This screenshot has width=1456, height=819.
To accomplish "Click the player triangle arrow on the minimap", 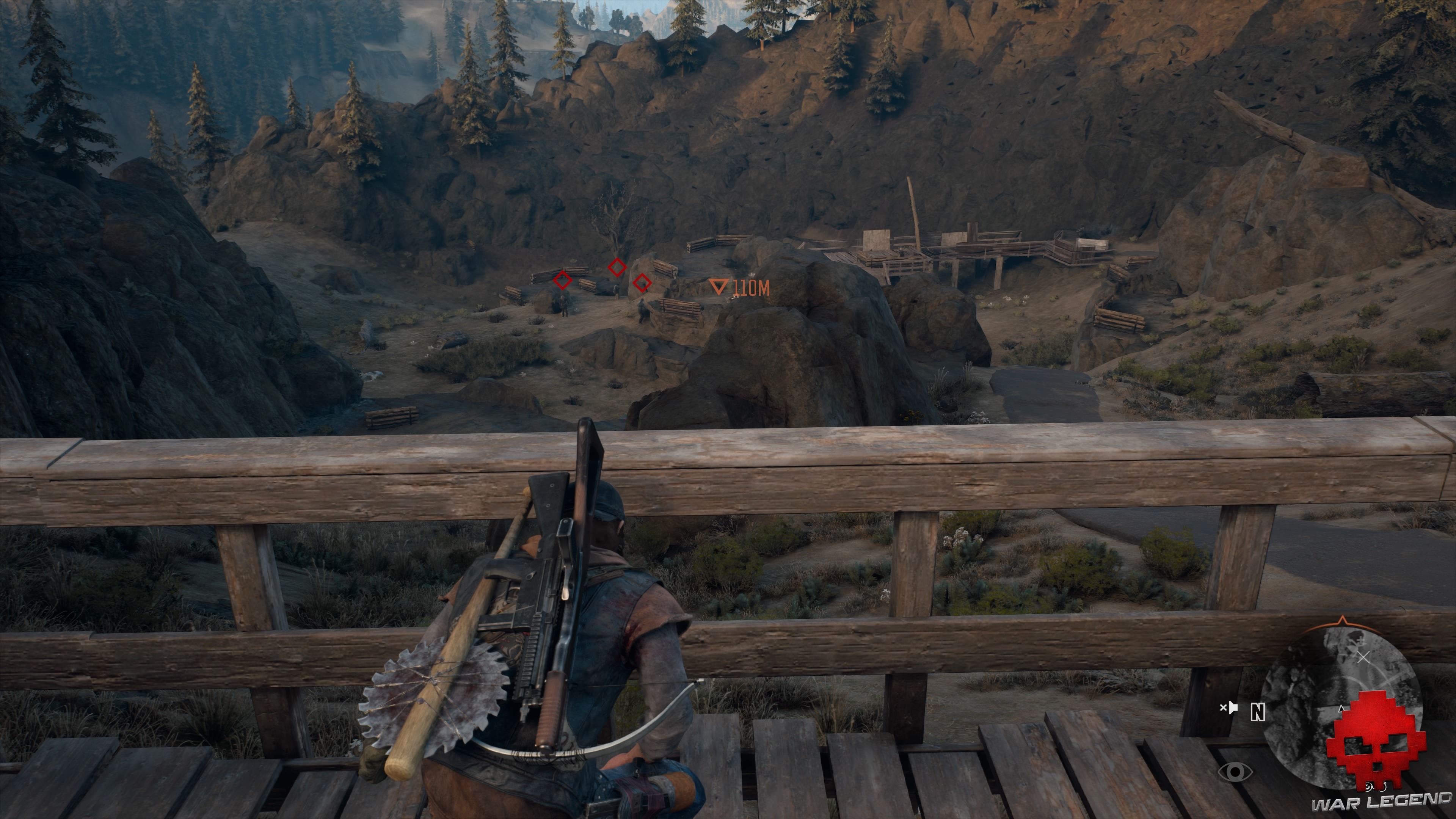I will (x=1341, y=709).
